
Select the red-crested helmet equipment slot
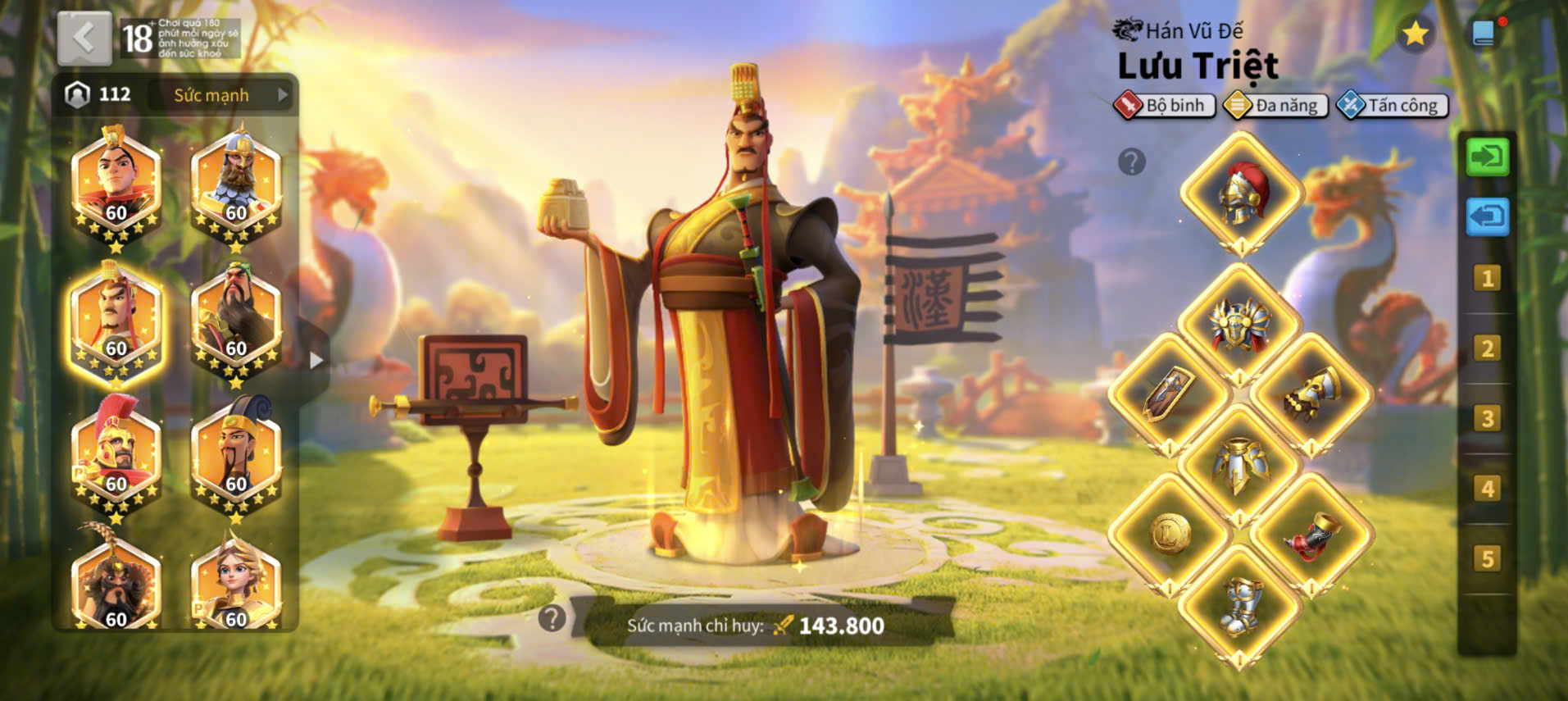[x=1241, y=194]
